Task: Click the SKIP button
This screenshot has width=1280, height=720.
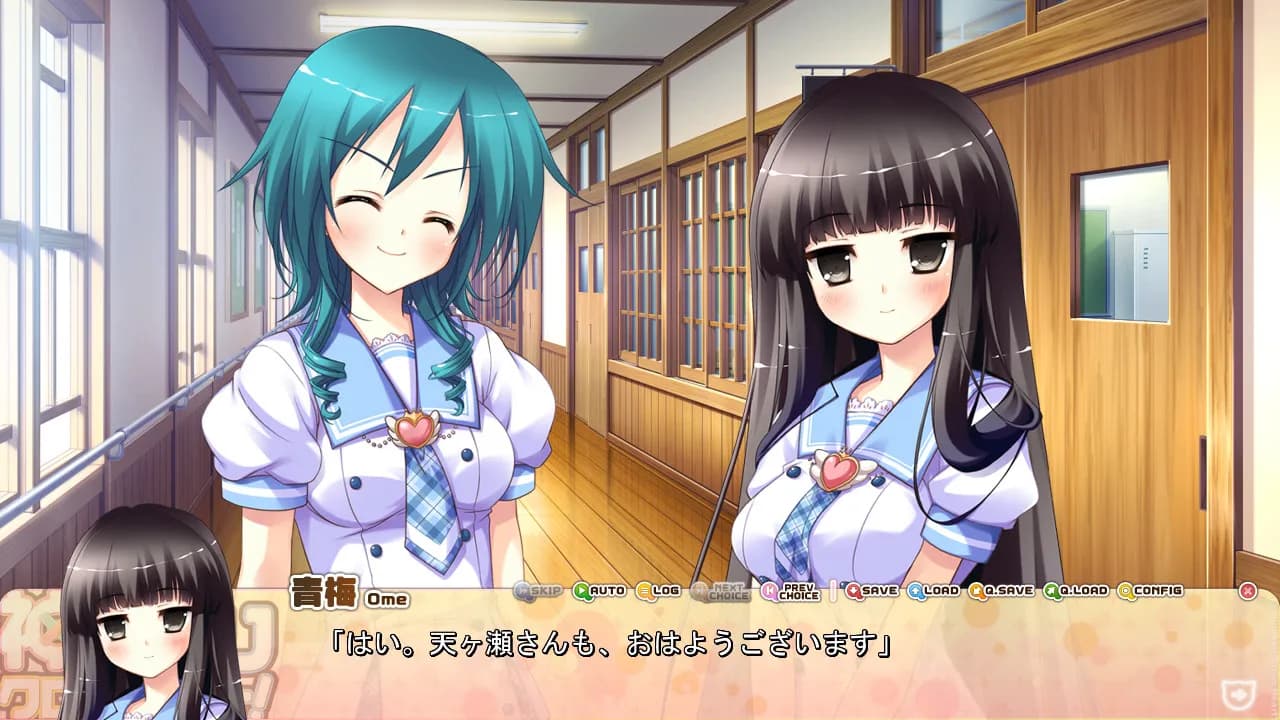Action: tap(538, 591)
